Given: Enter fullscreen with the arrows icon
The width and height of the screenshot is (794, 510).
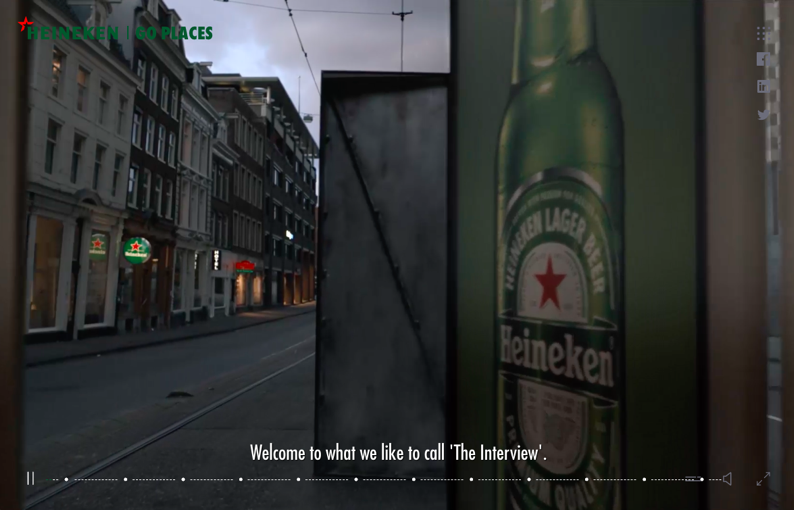Looking at the screenshot, I should pos(763,479).
